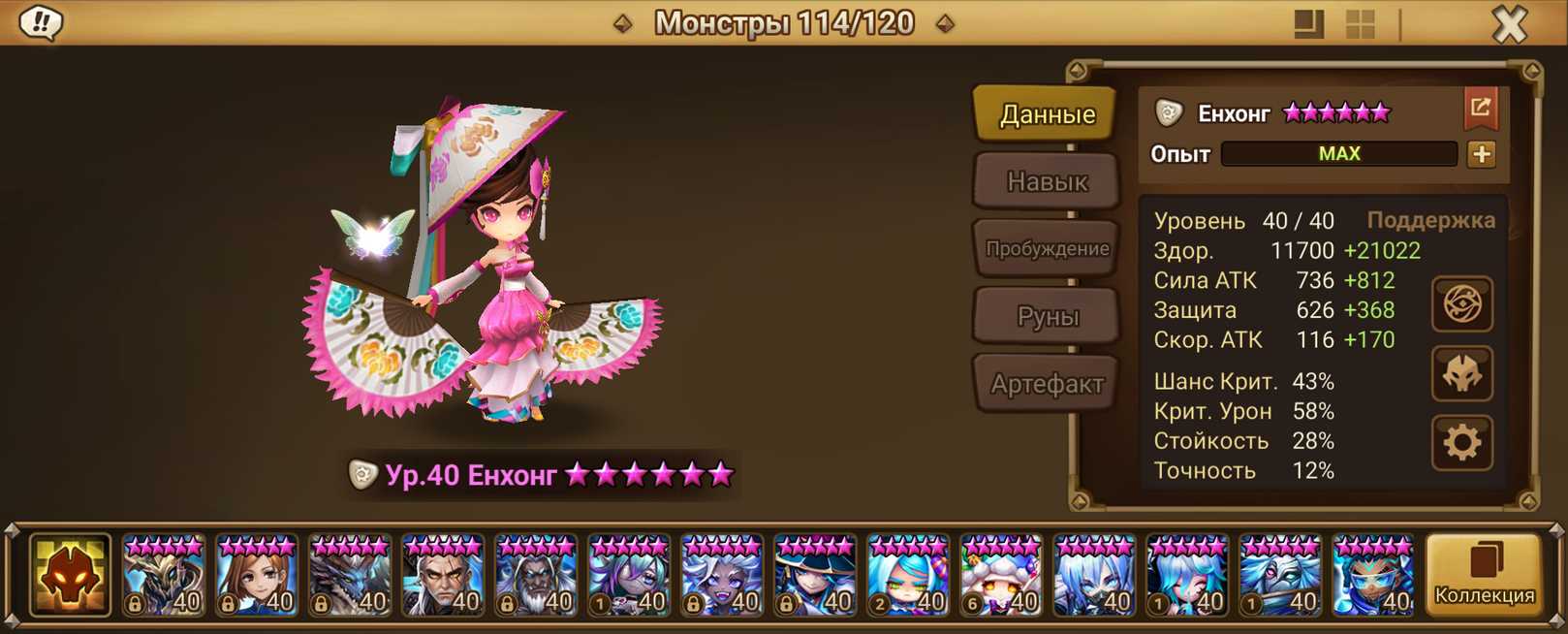This screenshot has height=634, width=1568.
Task: Switch to the Данные tab
Action: (x=1047, y=114)
